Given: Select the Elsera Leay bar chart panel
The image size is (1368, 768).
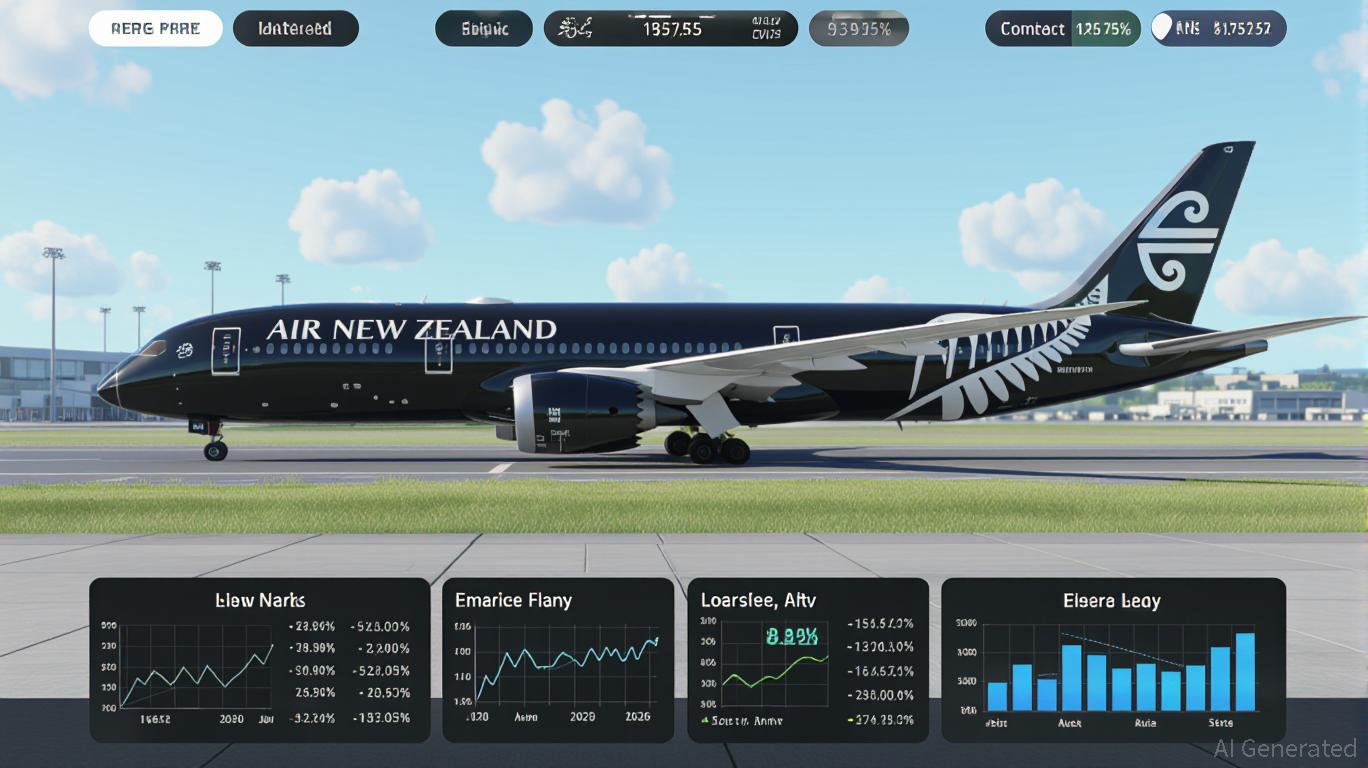Looking at the screenshot, I should 1113,660.
